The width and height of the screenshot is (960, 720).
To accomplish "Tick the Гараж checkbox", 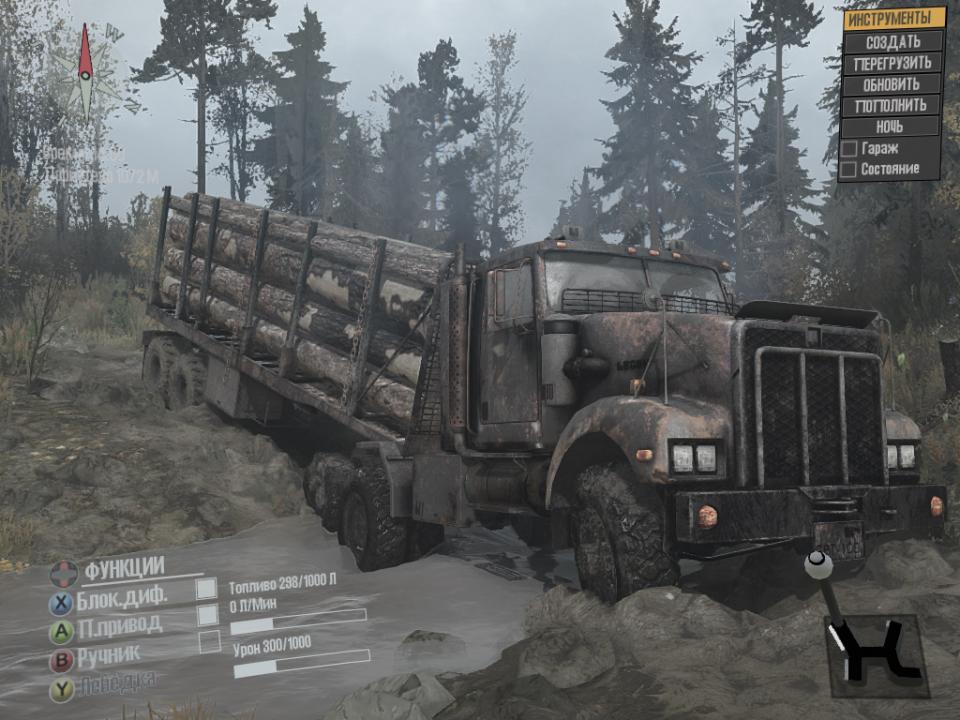I will coord(848,148).
